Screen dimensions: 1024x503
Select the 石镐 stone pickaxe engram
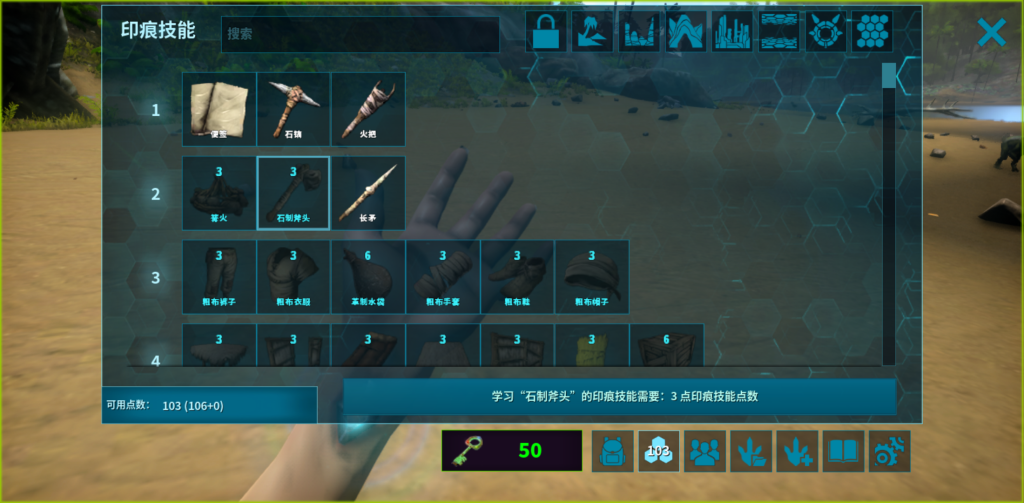pyautogui.click(x=293, y=109)
